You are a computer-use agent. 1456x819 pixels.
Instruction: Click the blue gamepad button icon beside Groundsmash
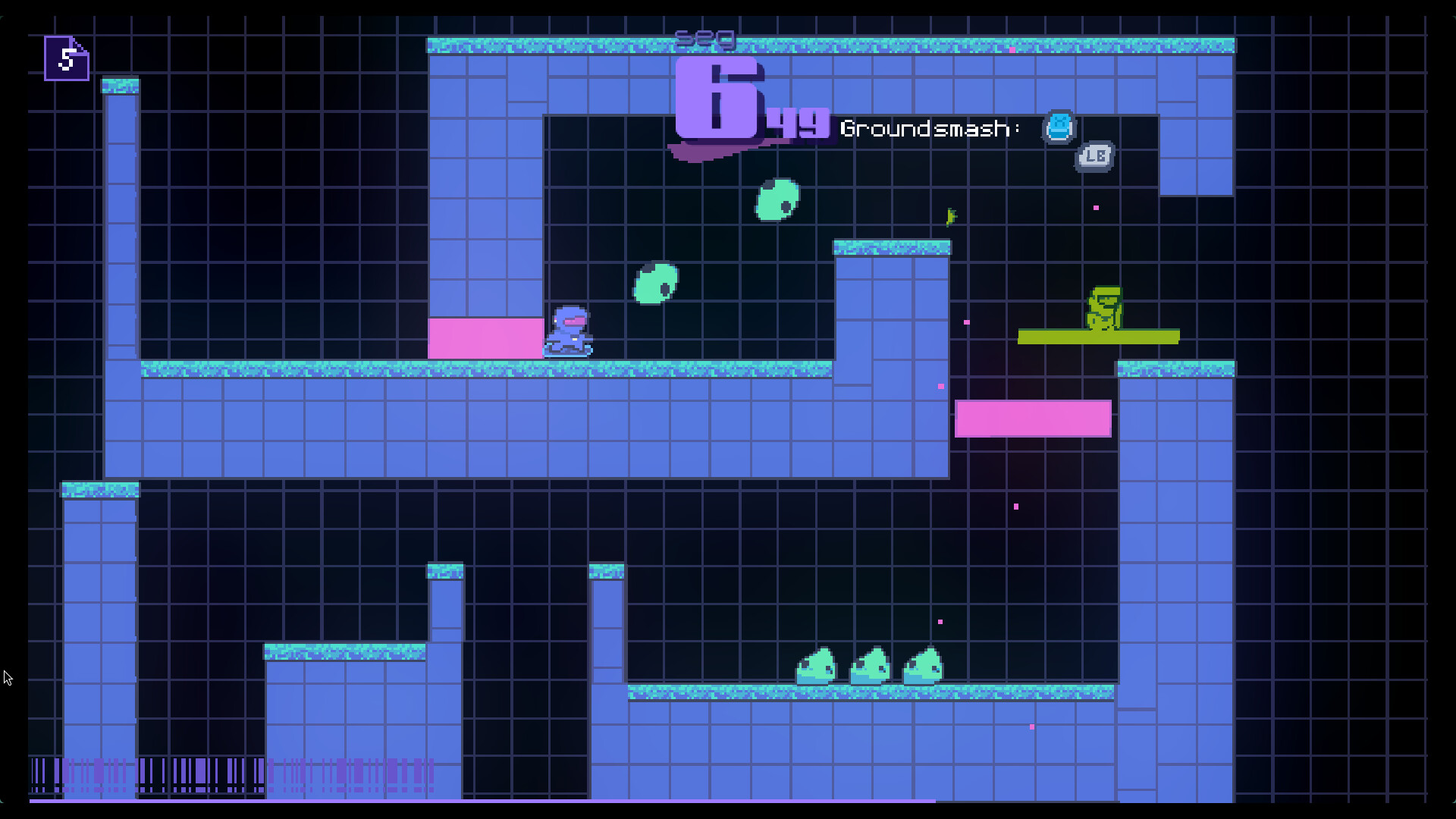[x=1059, y=127]
